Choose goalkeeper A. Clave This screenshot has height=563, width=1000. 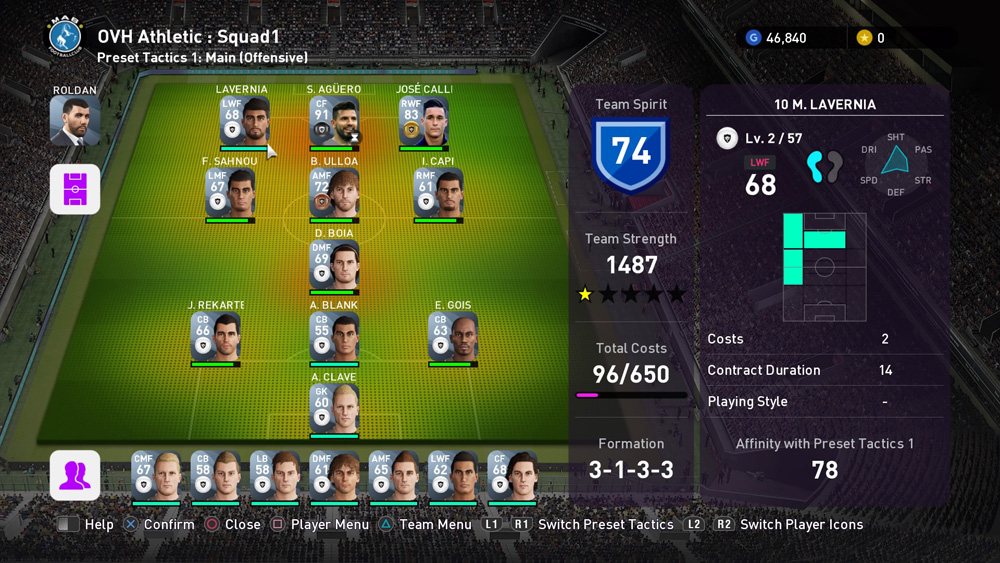click(x=334, y=409)
